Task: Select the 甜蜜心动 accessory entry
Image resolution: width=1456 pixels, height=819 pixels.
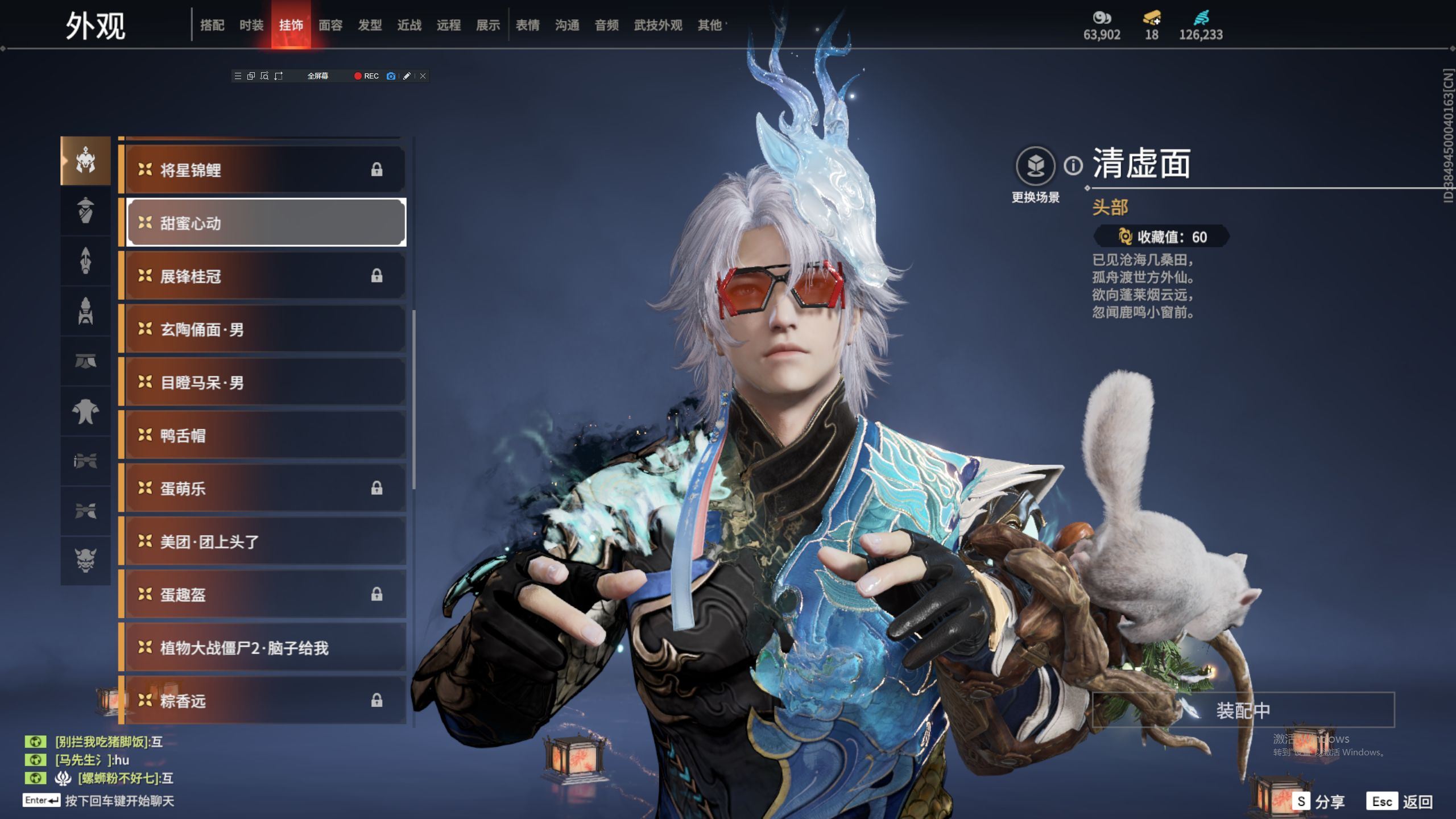Action: coord(264,222)
